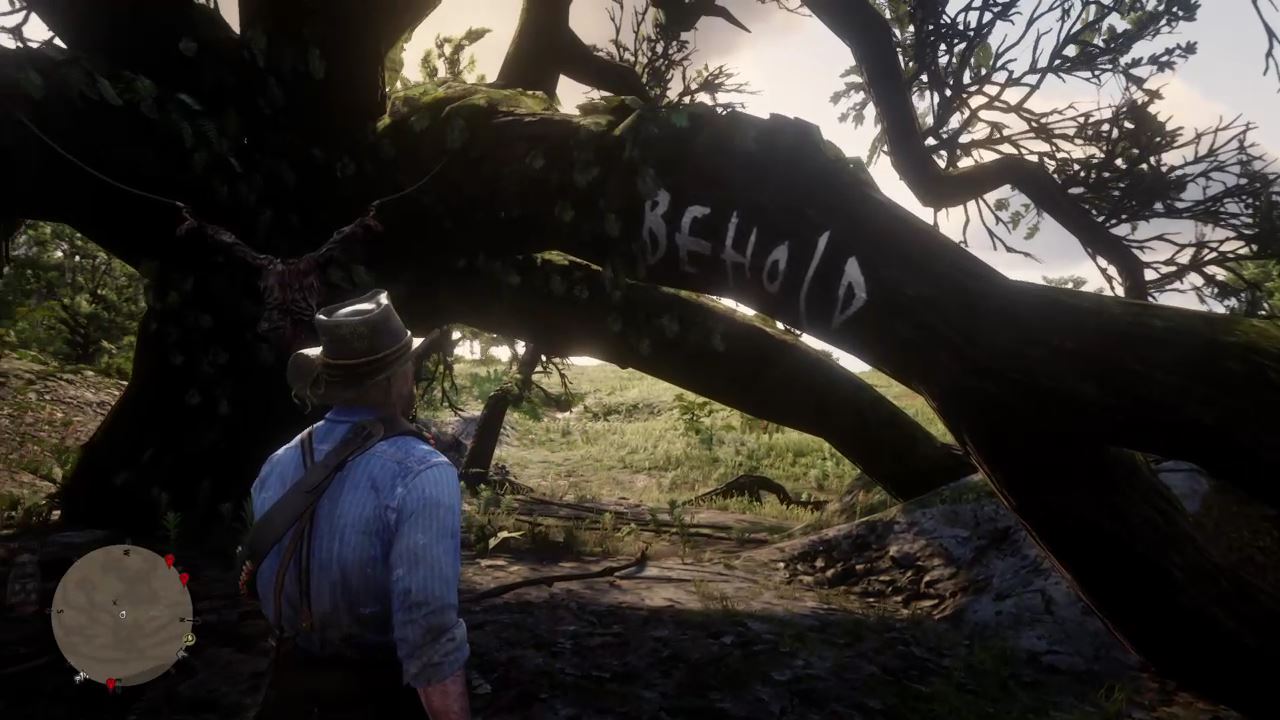The image size is (1280, 720).
Task: Select the second red enemy blip on minimap
Action: [185, 579]
